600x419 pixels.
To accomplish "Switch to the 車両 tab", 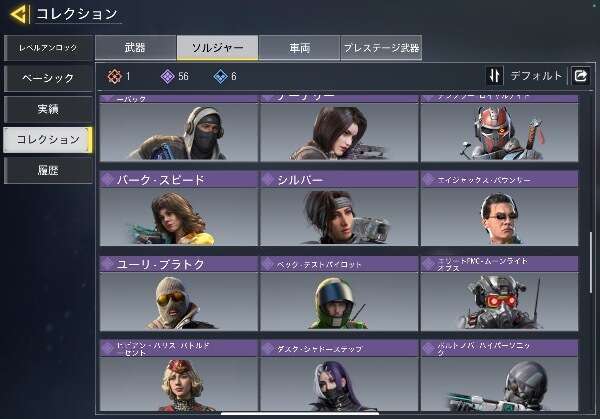I will click(x=298, y=47).
